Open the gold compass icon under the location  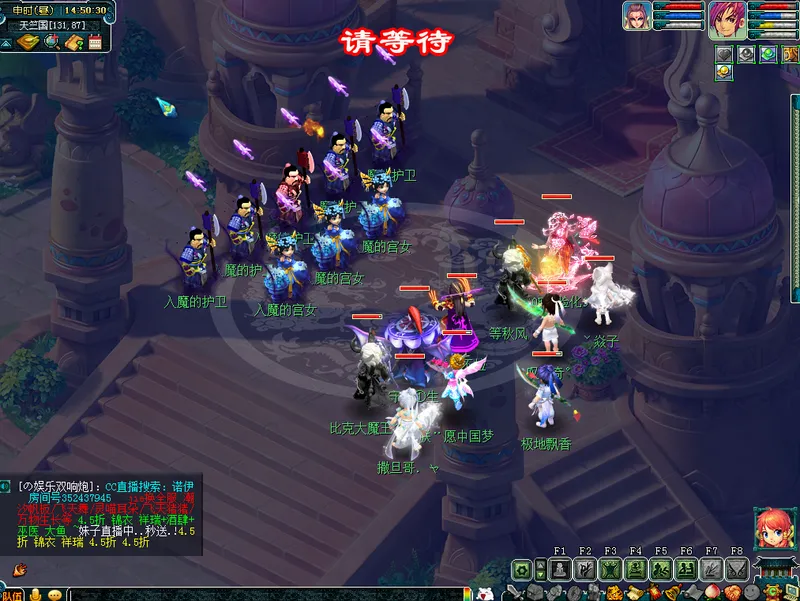(29, 42)
